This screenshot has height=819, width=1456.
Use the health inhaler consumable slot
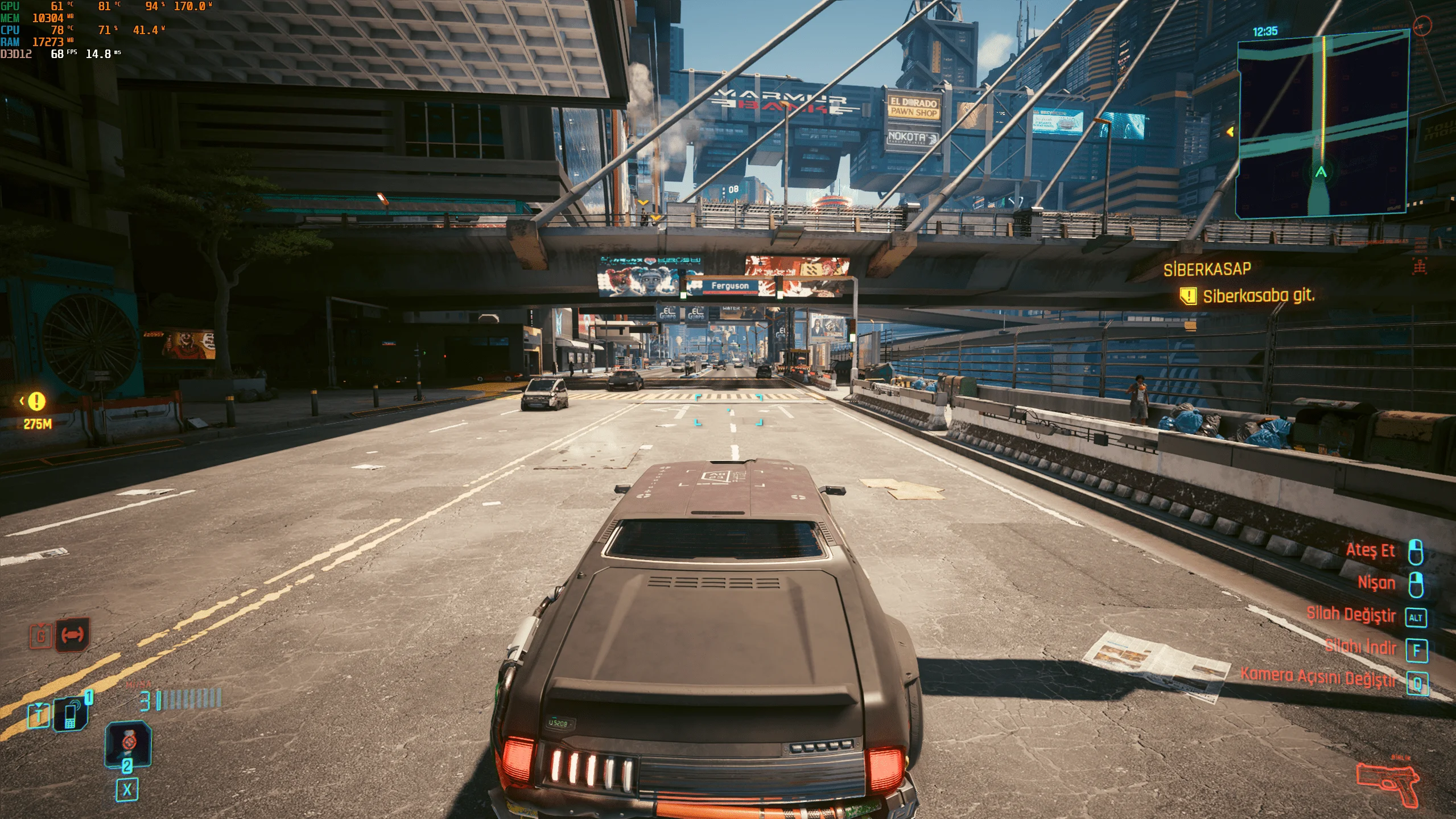(x=128, y=744)
